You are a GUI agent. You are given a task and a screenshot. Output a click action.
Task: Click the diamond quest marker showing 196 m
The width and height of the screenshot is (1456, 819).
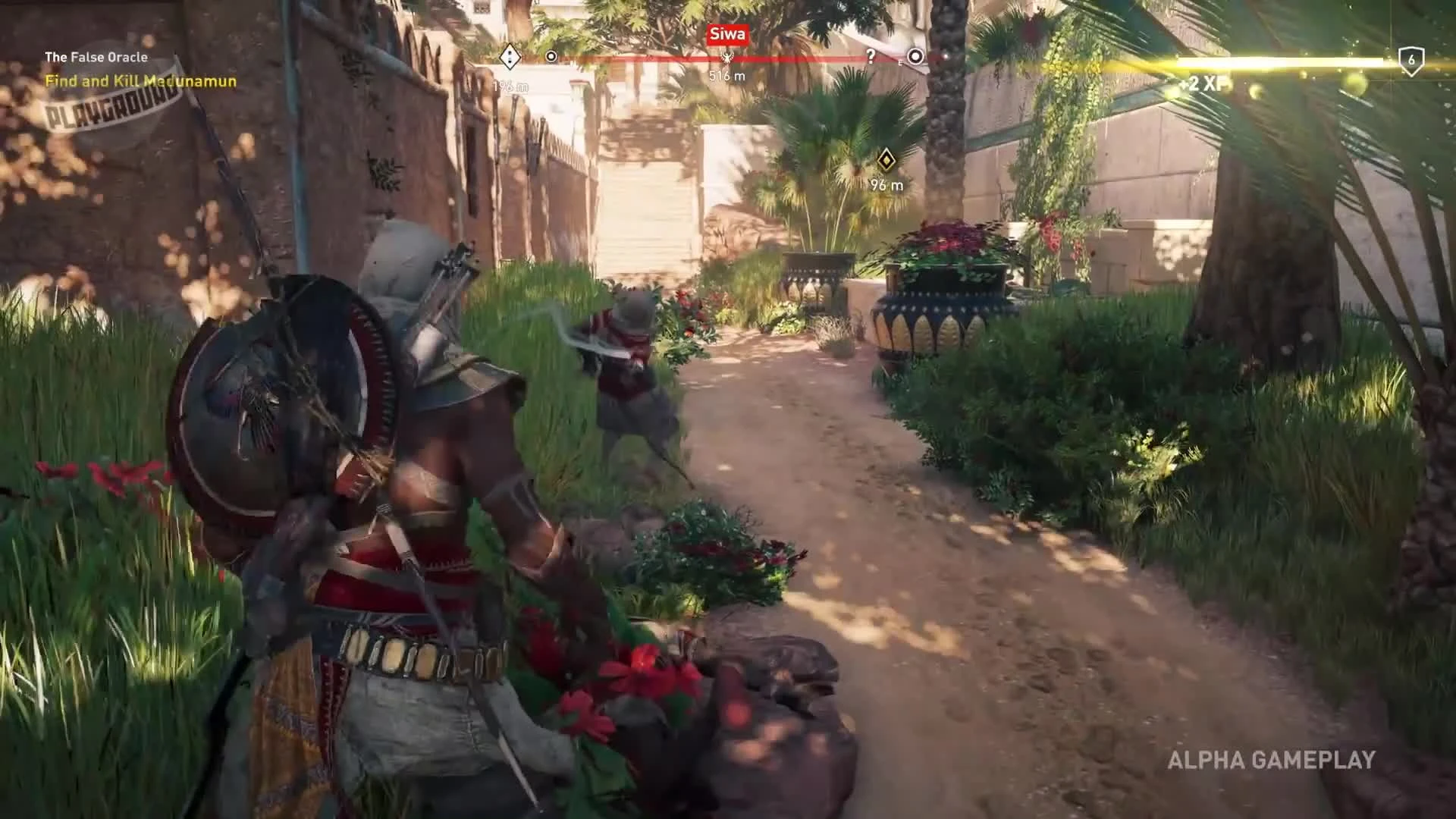click(510, 57)
